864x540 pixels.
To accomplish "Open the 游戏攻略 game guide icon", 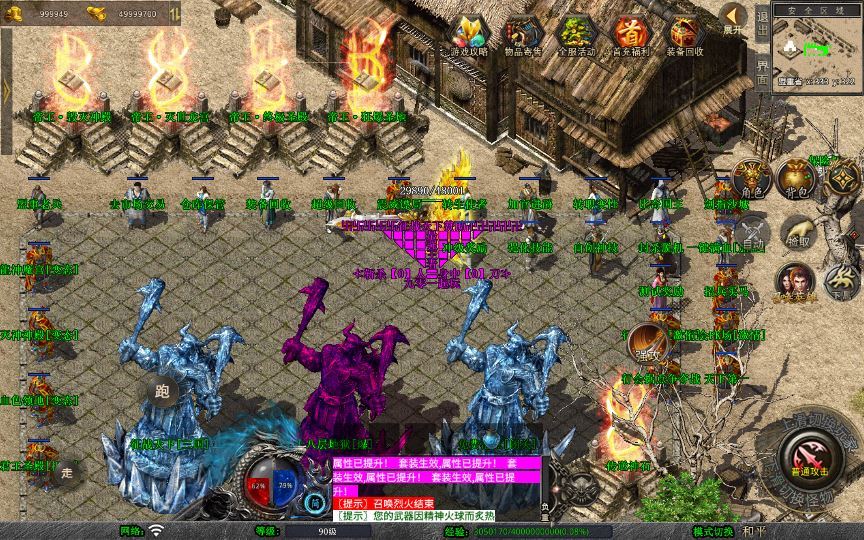I will pos(469,34).
